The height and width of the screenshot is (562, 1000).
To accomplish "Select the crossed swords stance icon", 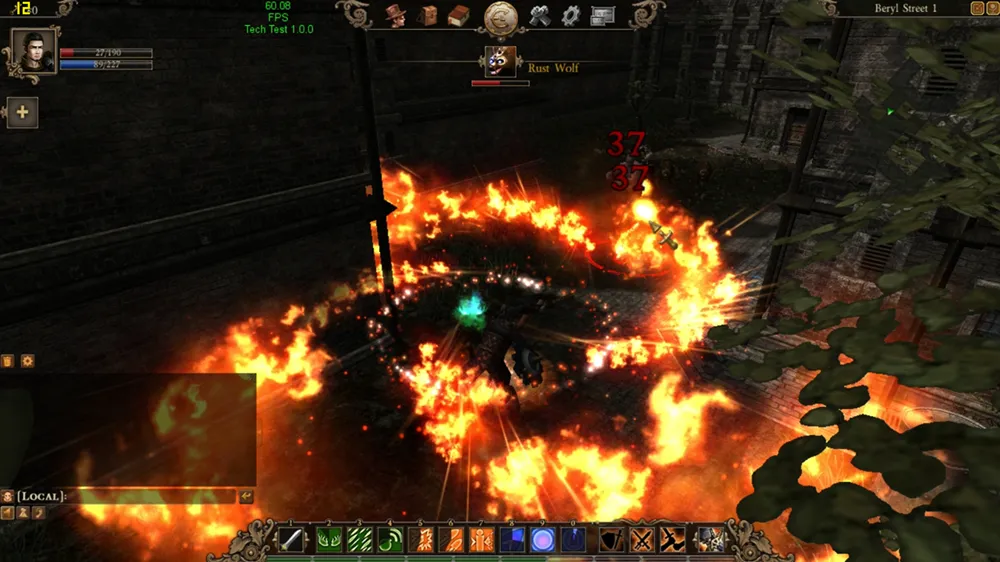I will click(642, 540).
